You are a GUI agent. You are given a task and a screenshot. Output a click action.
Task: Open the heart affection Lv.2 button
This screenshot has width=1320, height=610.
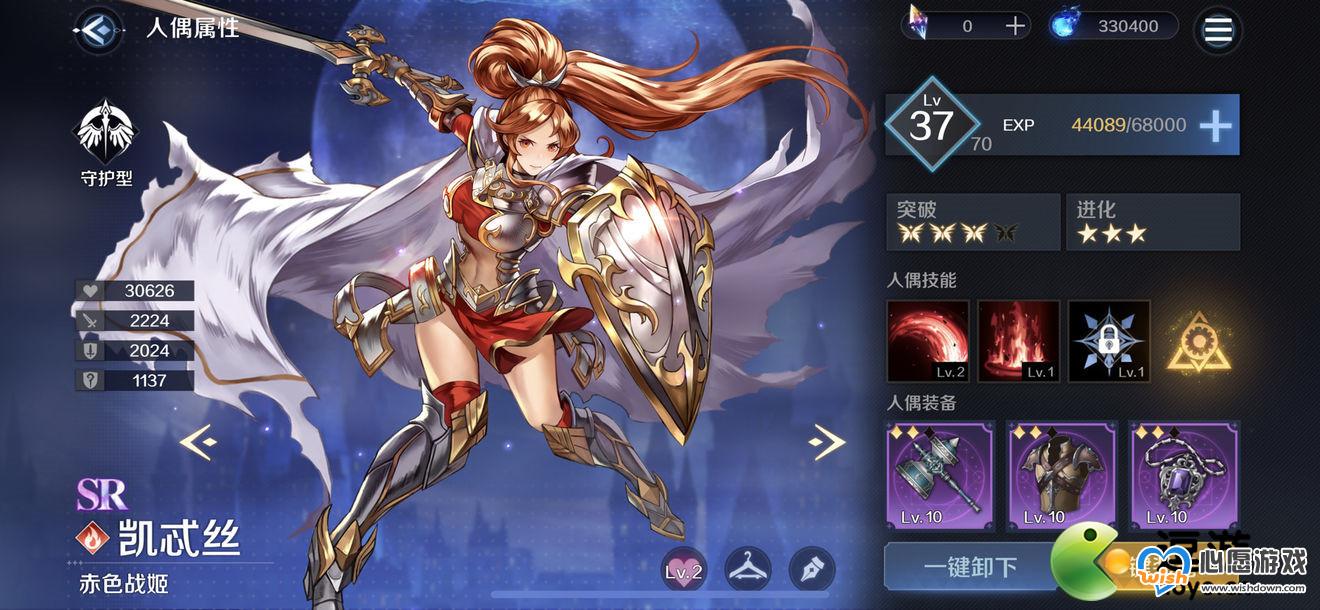[x=684, y=570]
